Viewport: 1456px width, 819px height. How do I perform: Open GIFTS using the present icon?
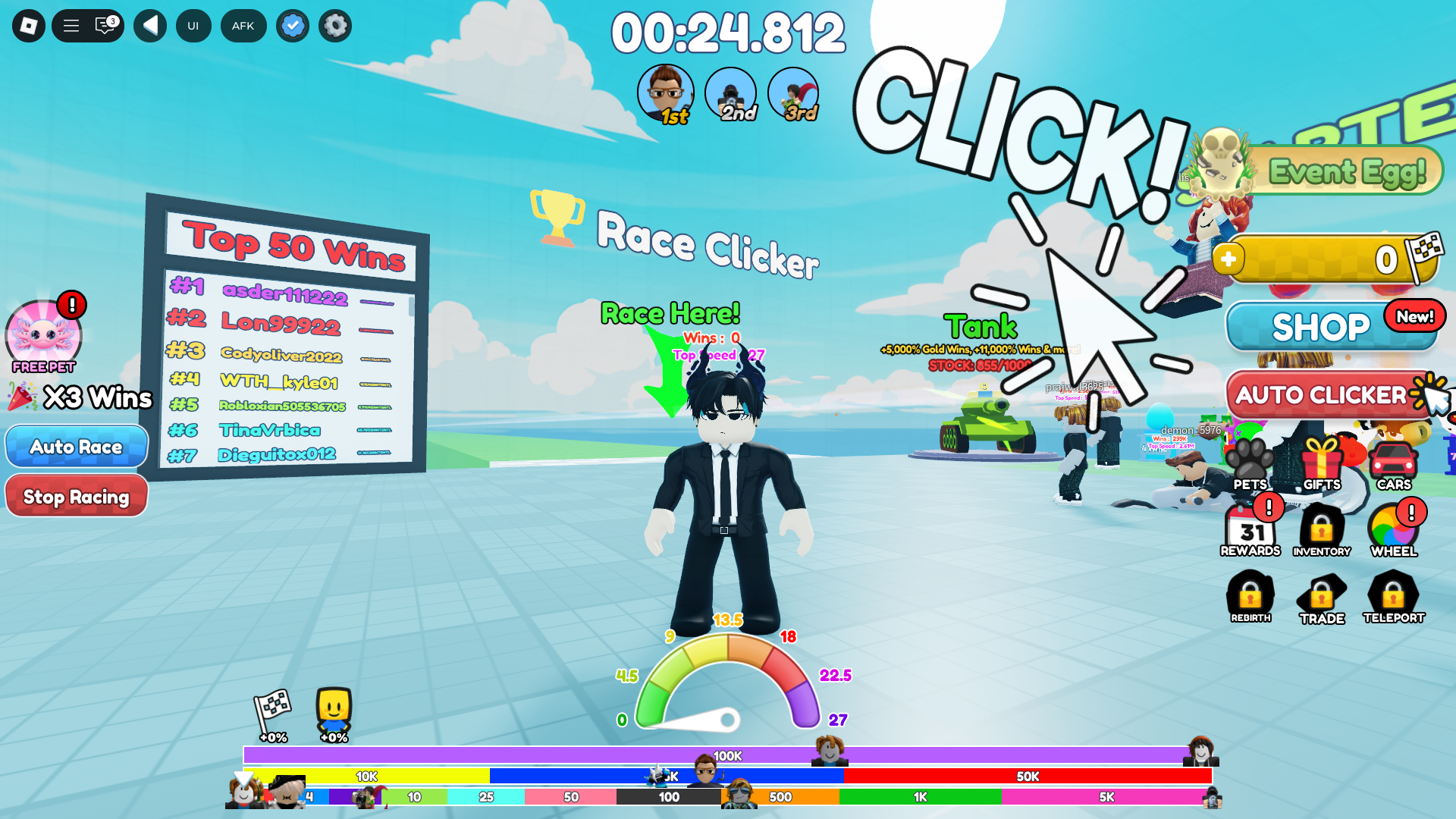point(1321,461)
